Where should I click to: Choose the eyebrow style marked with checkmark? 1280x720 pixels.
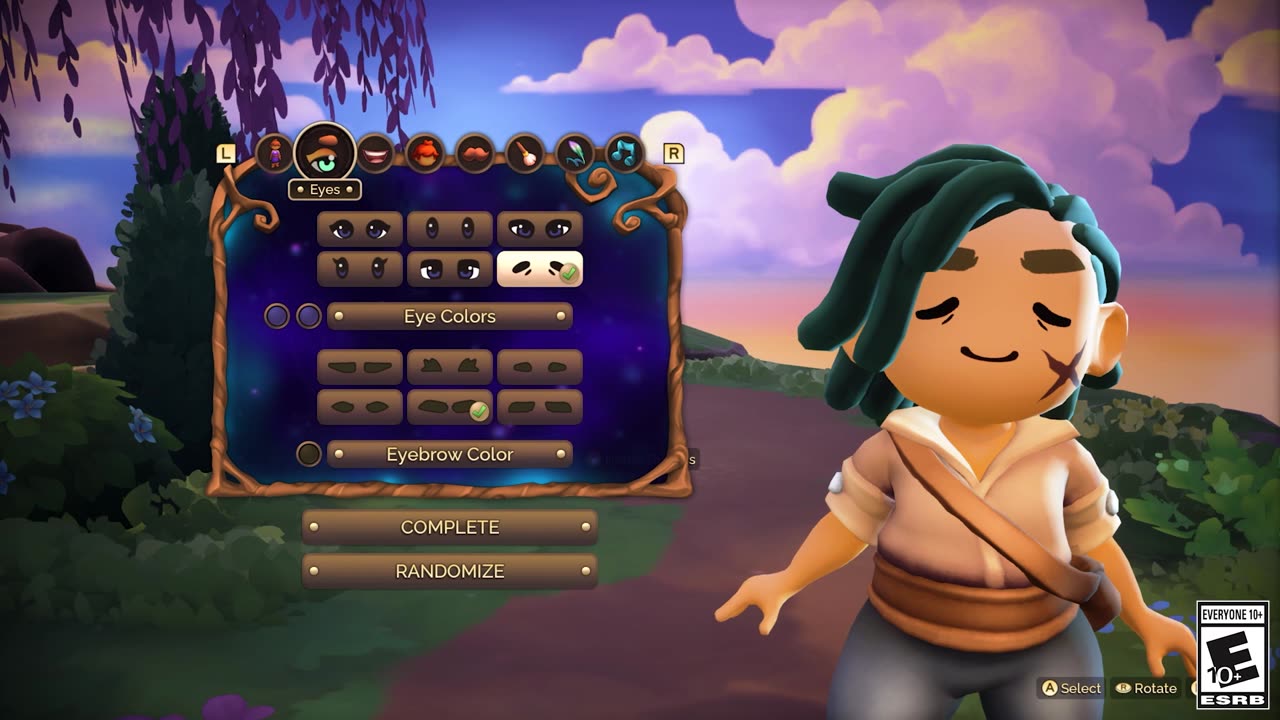449,407
